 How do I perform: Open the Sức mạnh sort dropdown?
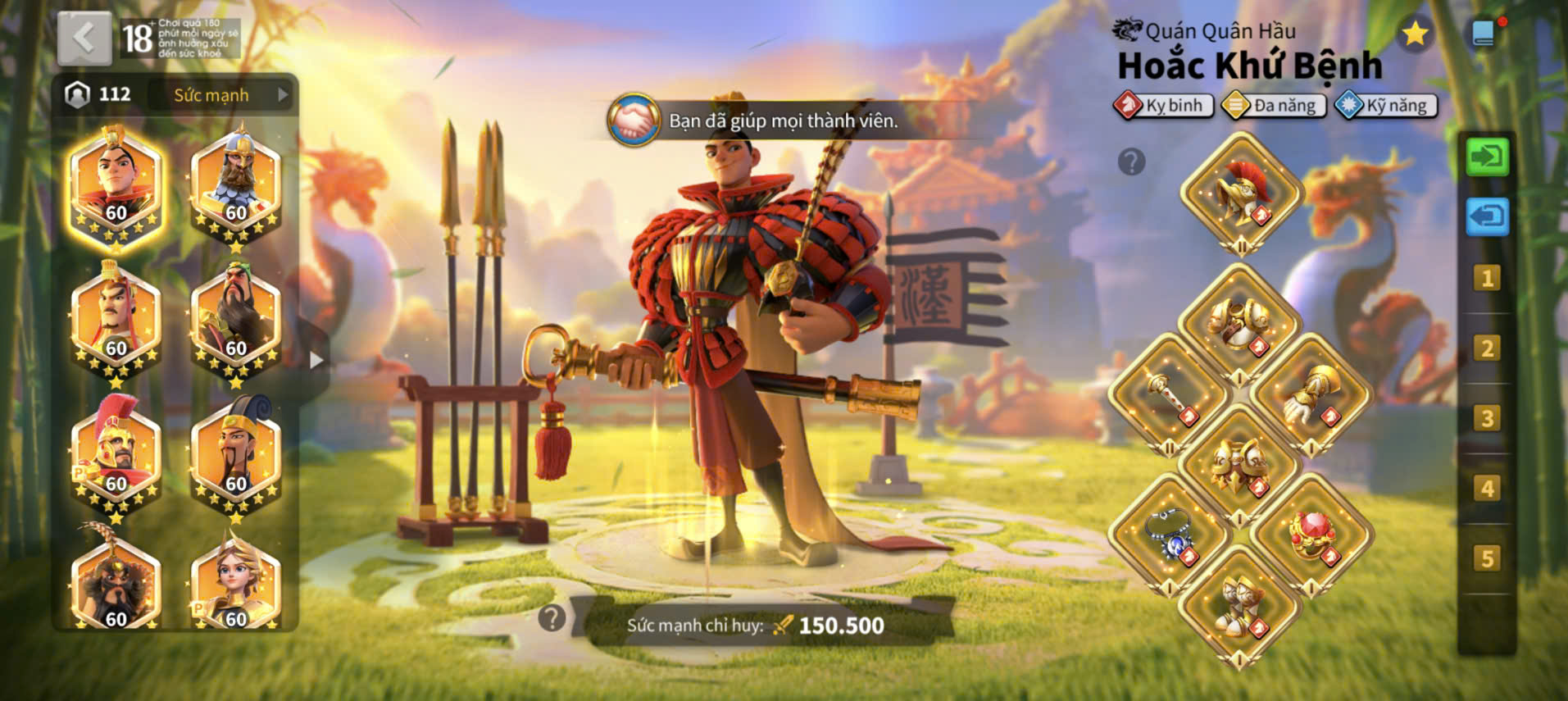click(222, 95)
